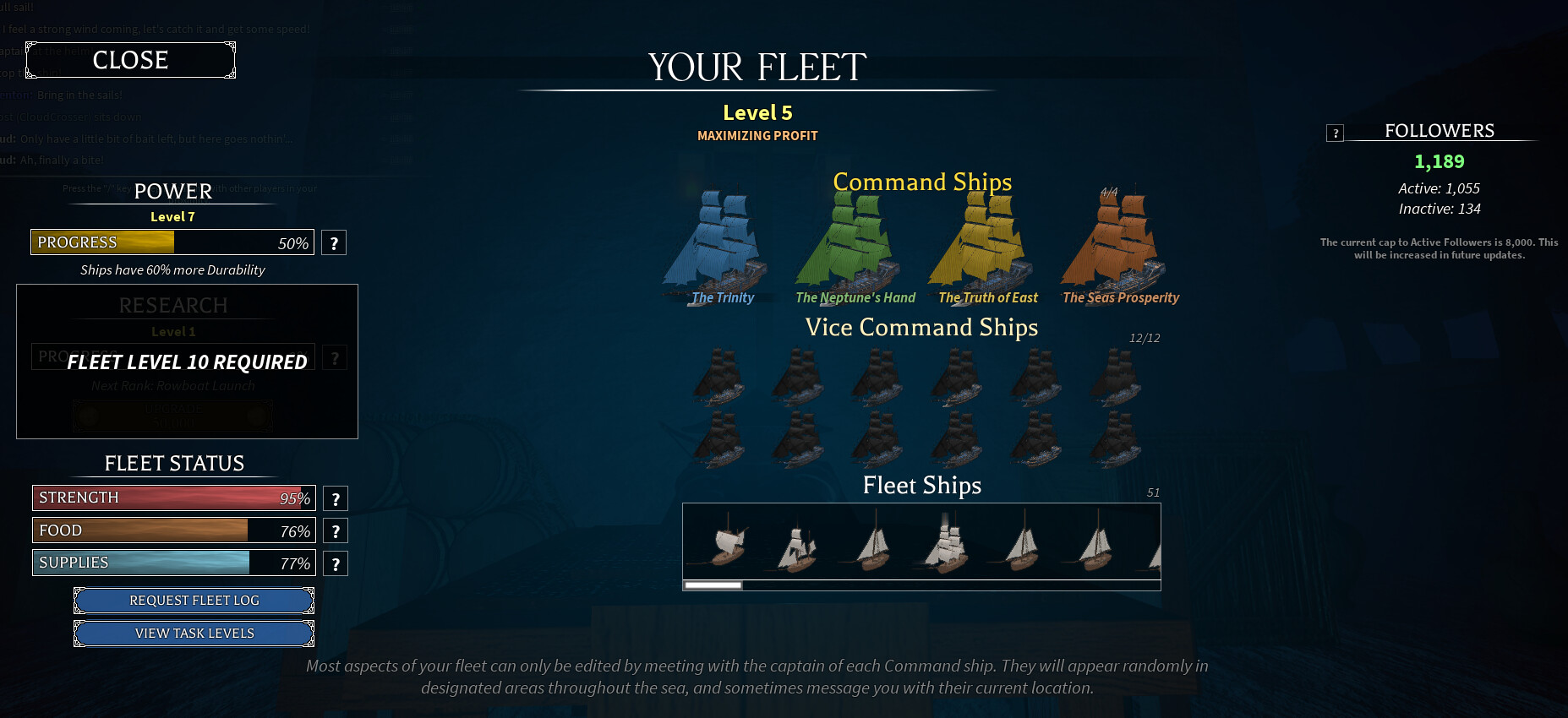
Task: Click the Followers question mark icon
Action: tap(1335, 133)
